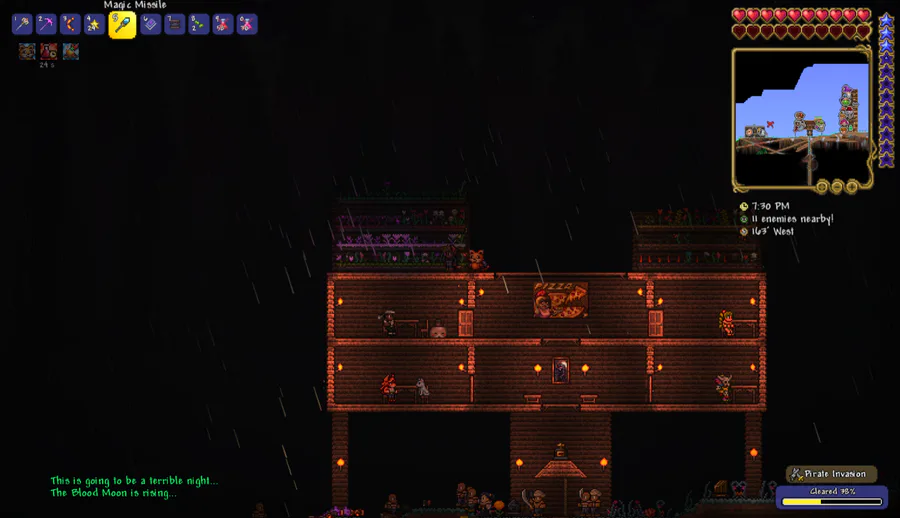Select the green seeds hotbar slot
The width and height of the screenshot is (900, 518).
(x=199, y=24)
